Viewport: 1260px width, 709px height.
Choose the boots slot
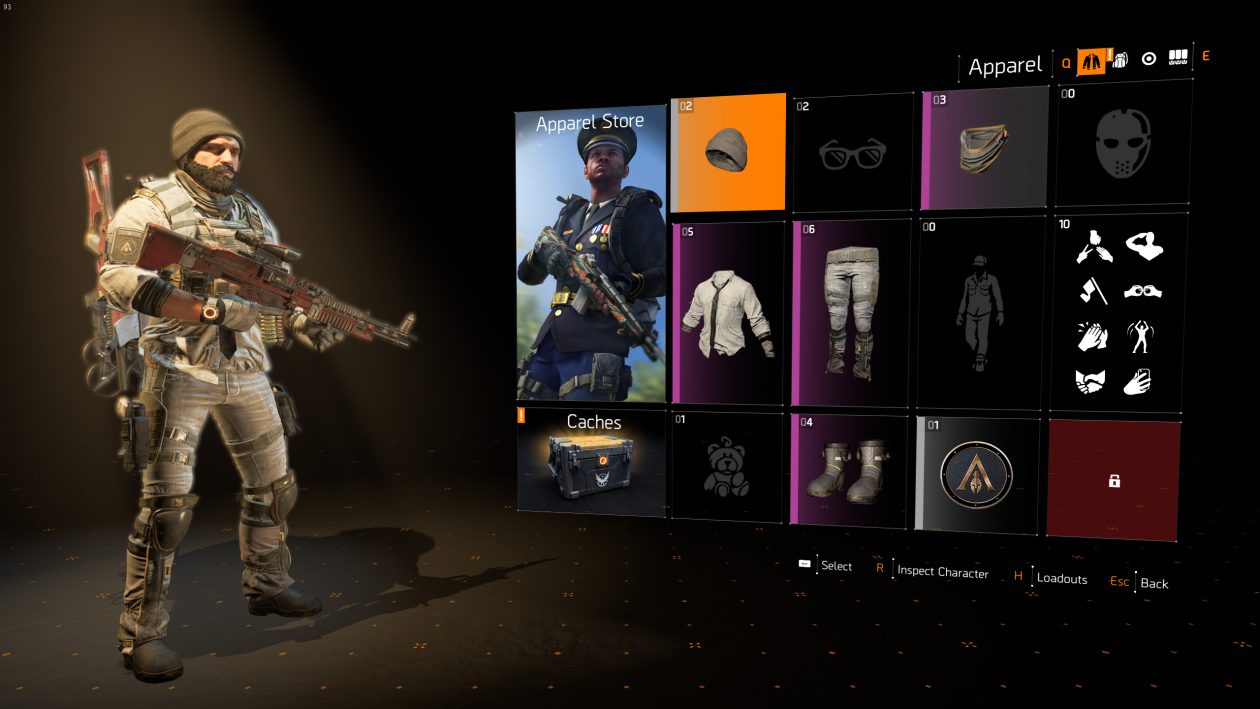852,468
